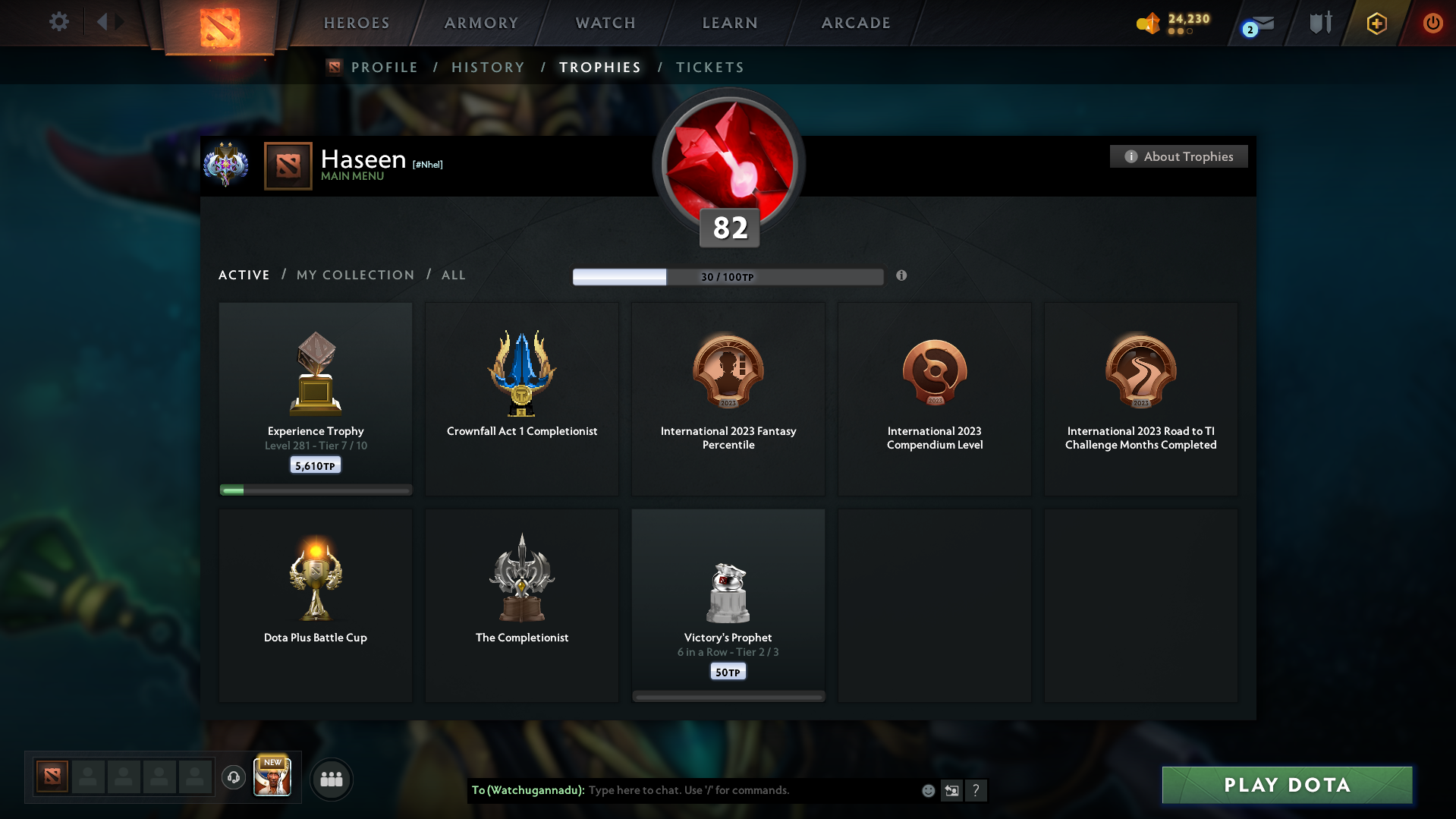The image size is (1456, 819).
Task: Click the question mark help button
Action: pos(976,790)
